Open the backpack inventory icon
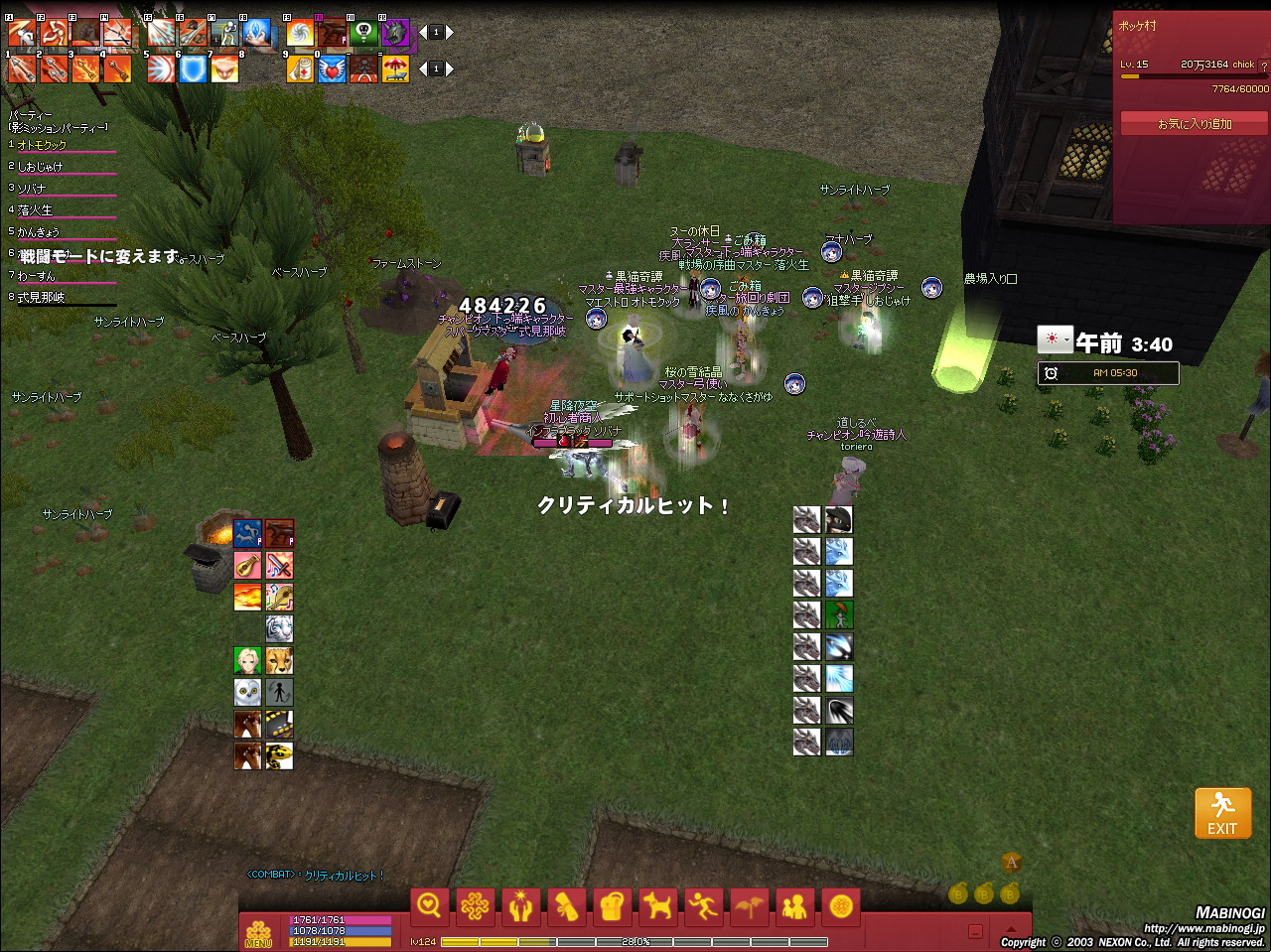The width and height of the screenshot is (1271, 952). click(x=612, y=905)
